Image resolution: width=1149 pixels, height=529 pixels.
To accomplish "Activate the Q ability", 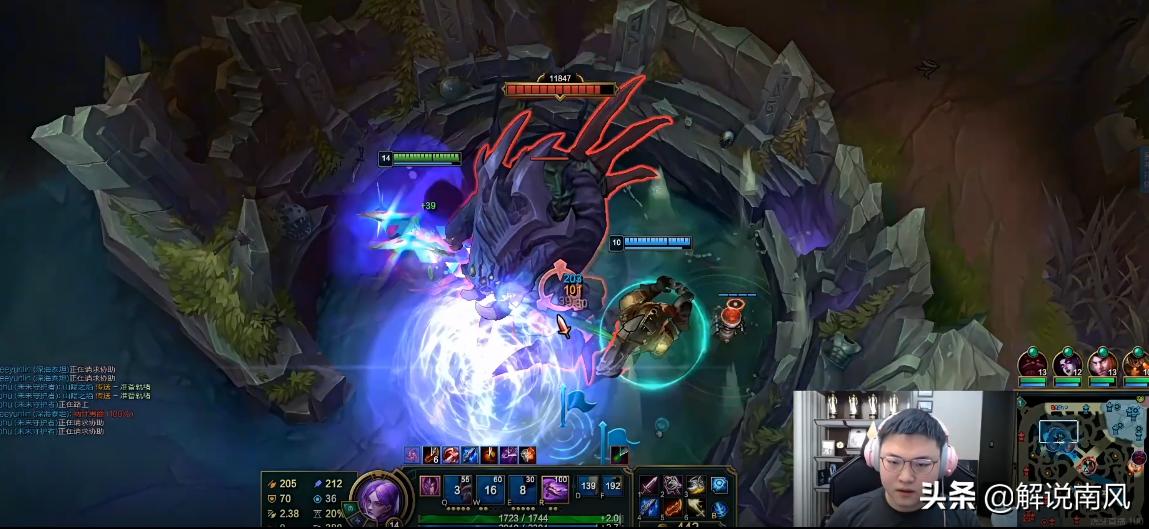I will click(457, 489).
